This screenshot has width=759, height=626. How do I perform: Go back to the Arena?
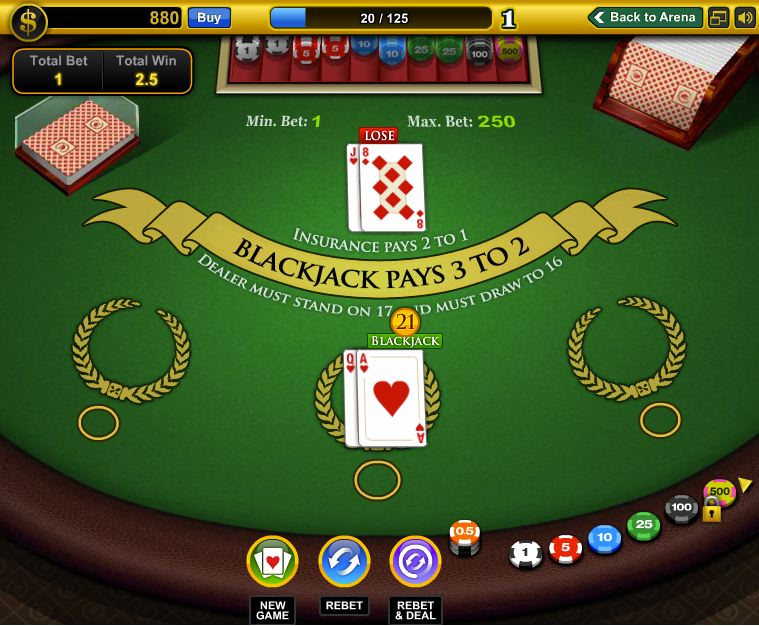645,17
